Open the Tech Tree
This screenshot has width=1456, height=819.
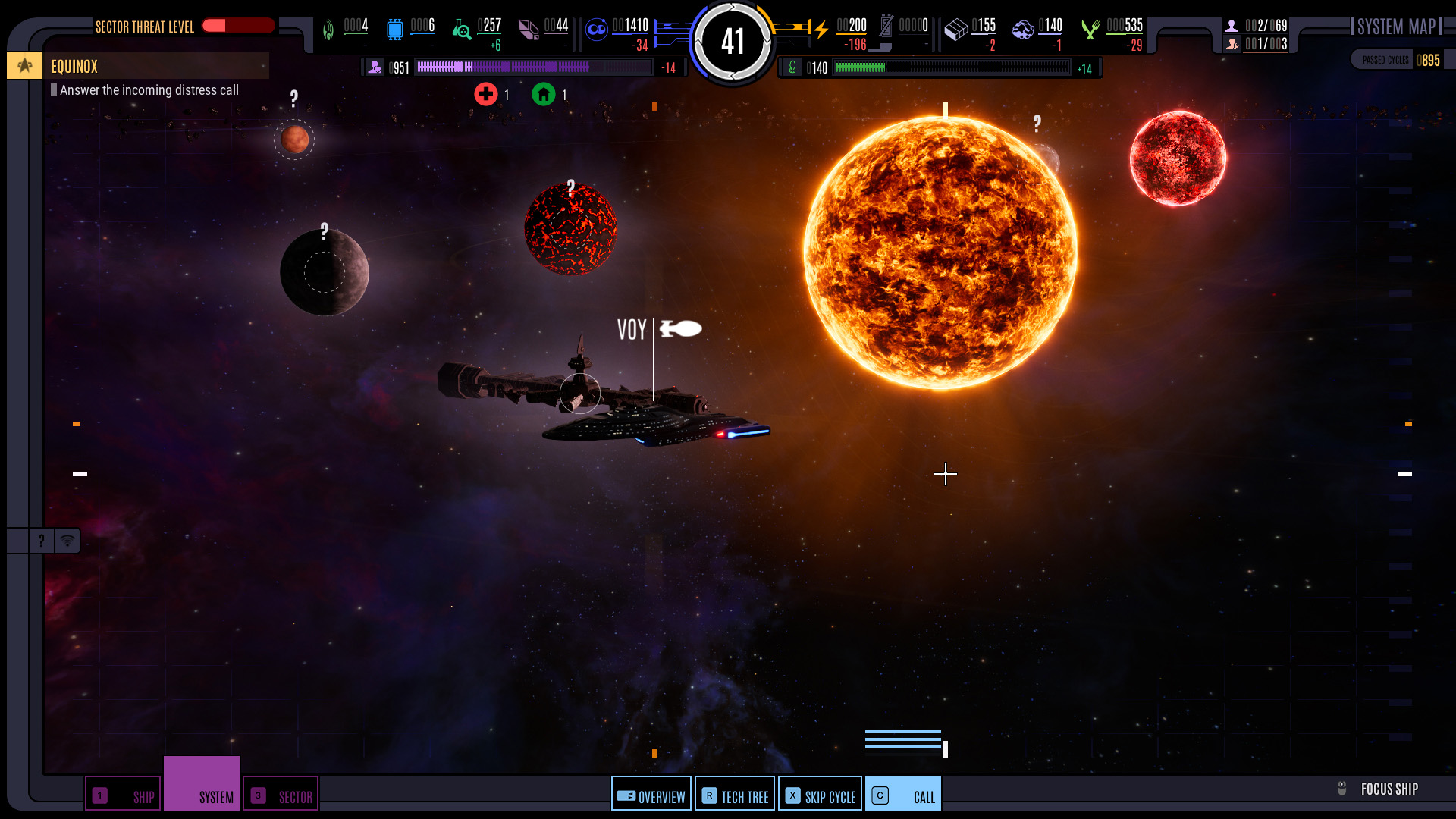pos(735,795)
